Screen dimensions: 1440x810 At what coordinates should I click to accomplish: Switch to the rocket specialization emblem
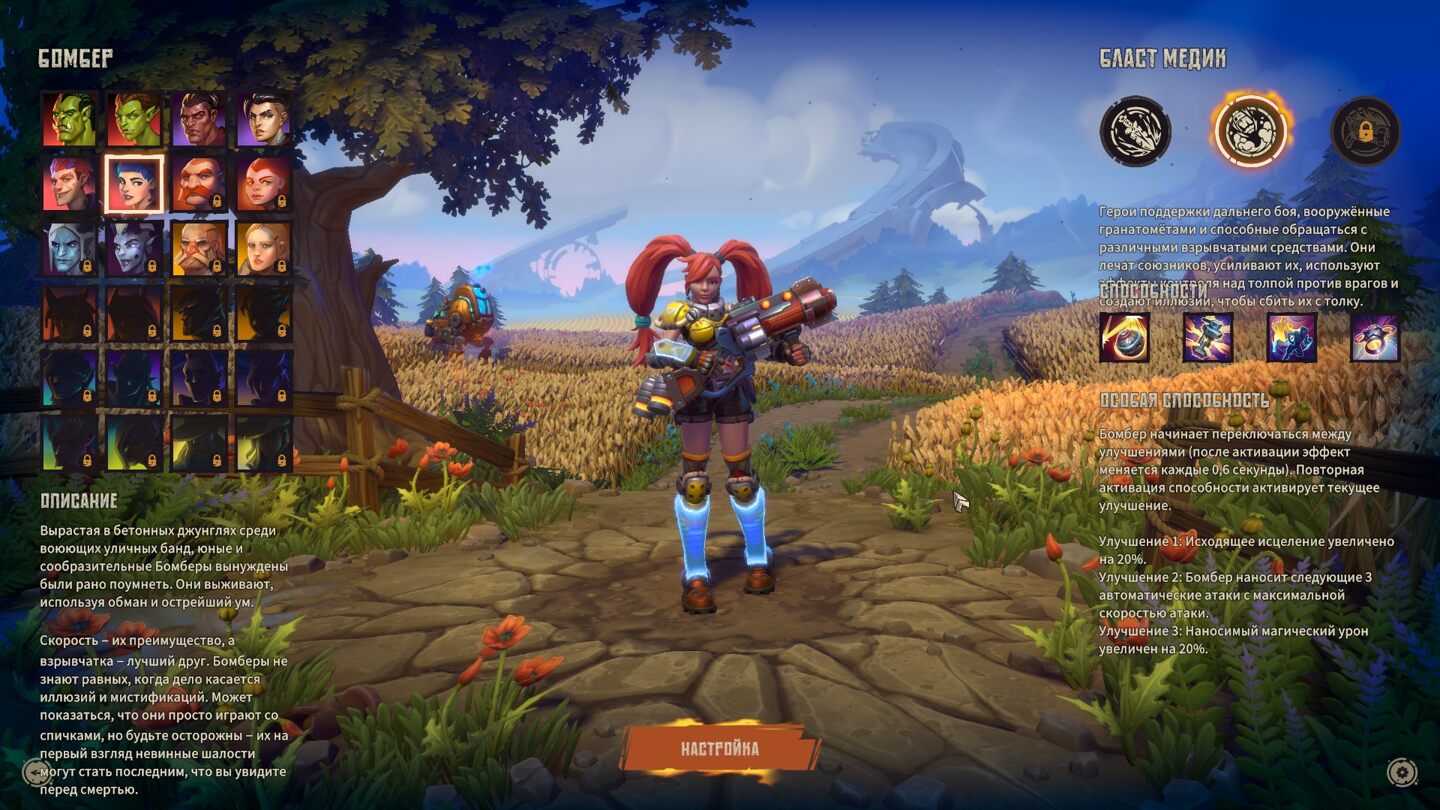point(1135,131)
